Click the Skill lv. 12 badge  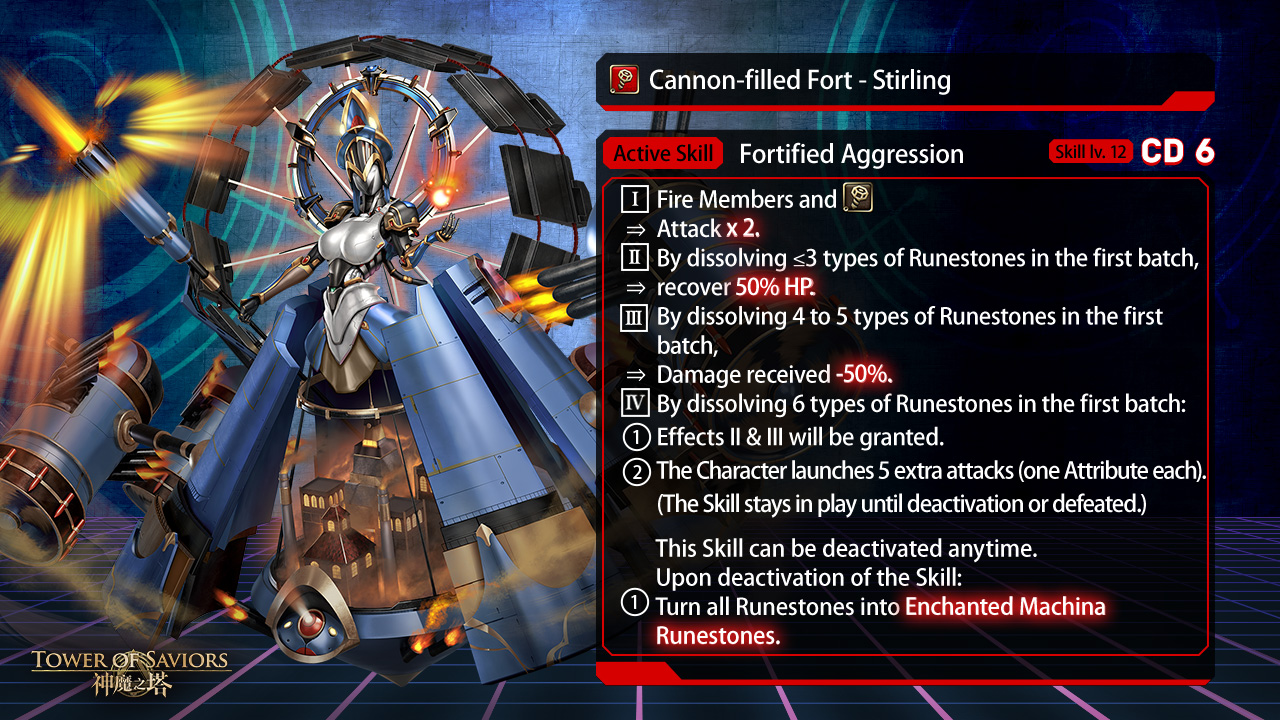click(1090, 152)
